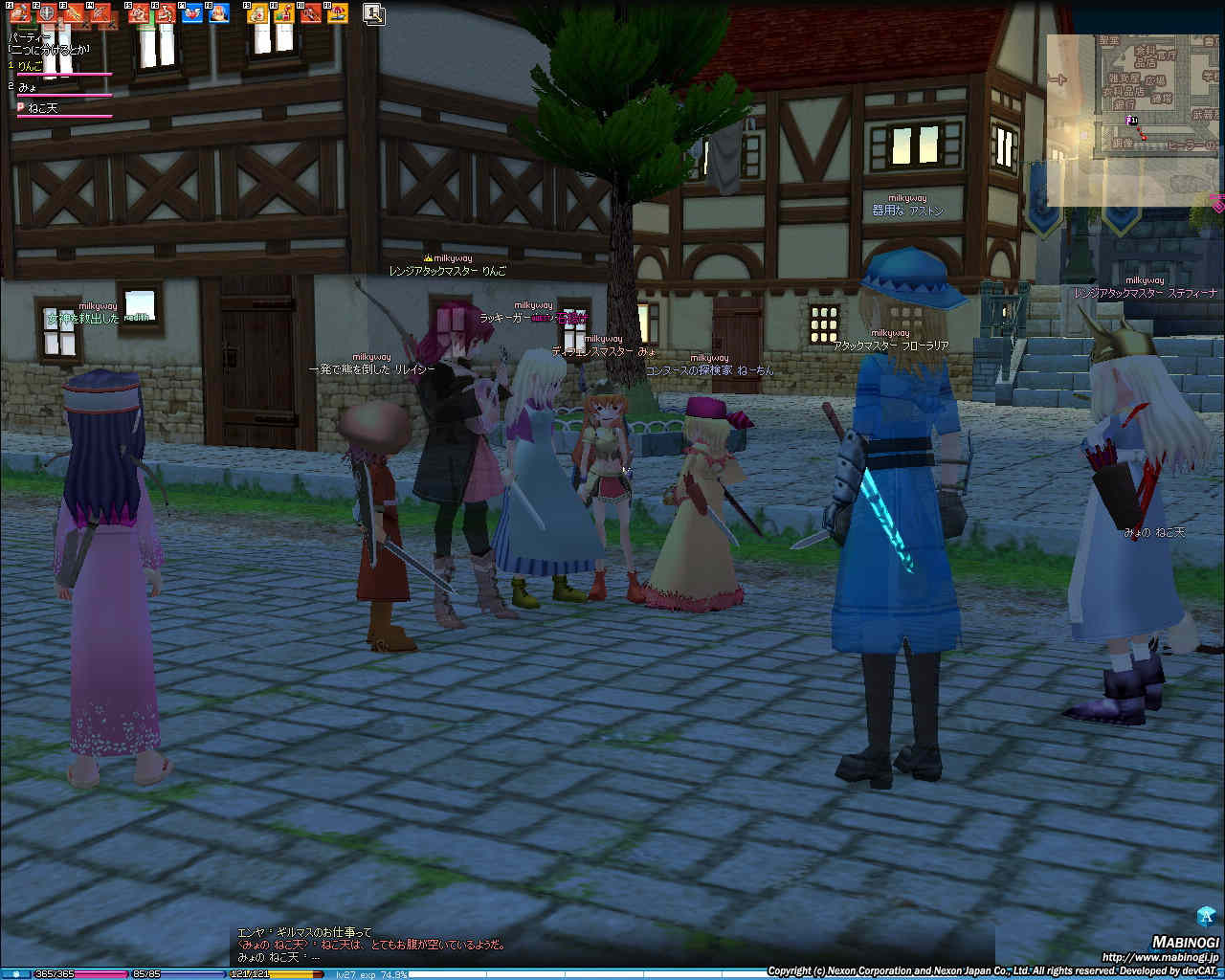This screenshot has width=1225, height=980.
Task: Toggle the hotkey bar switch button
Action: (374, 13)
